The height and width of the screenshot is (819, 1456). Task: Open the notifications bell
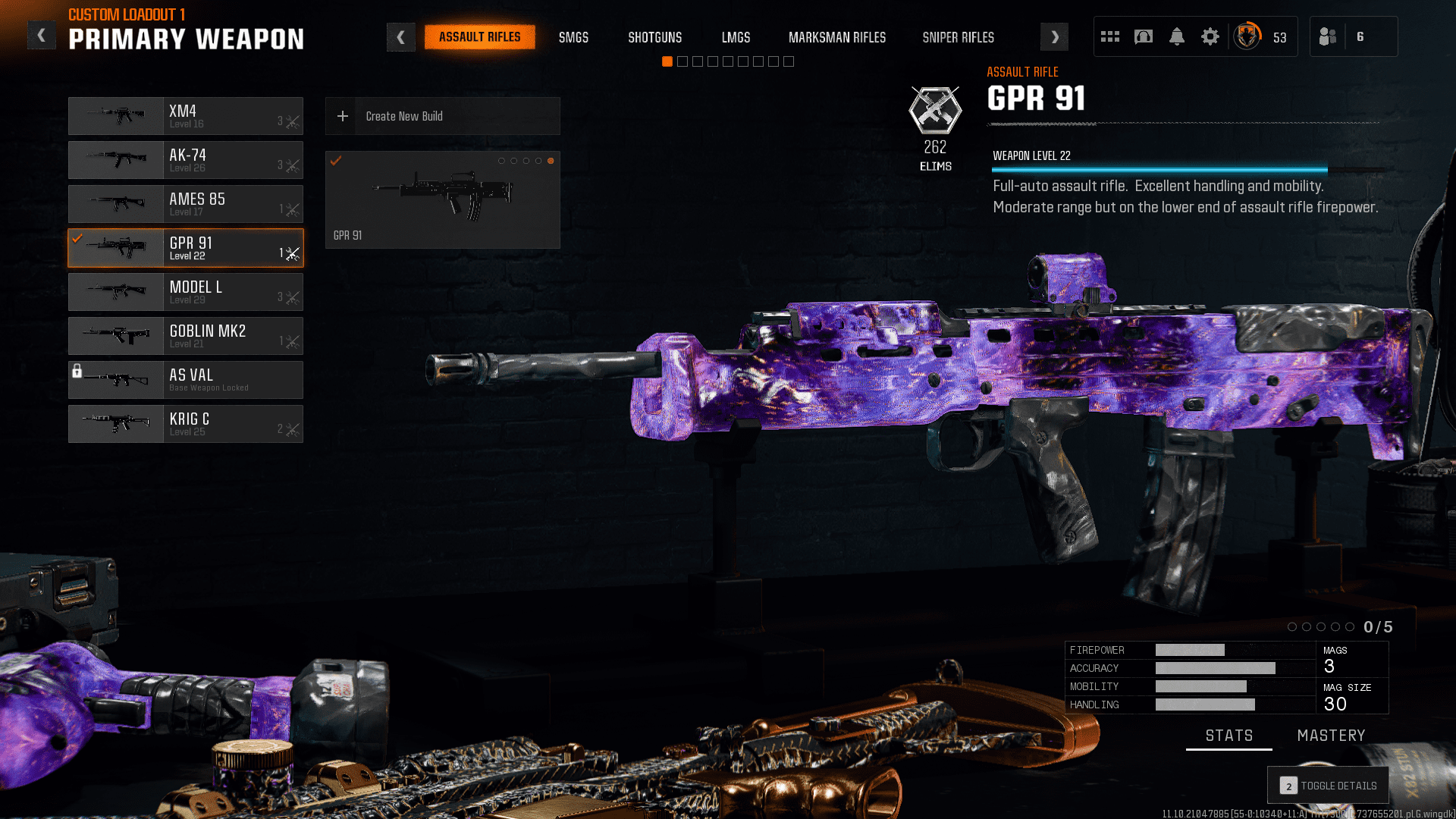click(1176, 36)
